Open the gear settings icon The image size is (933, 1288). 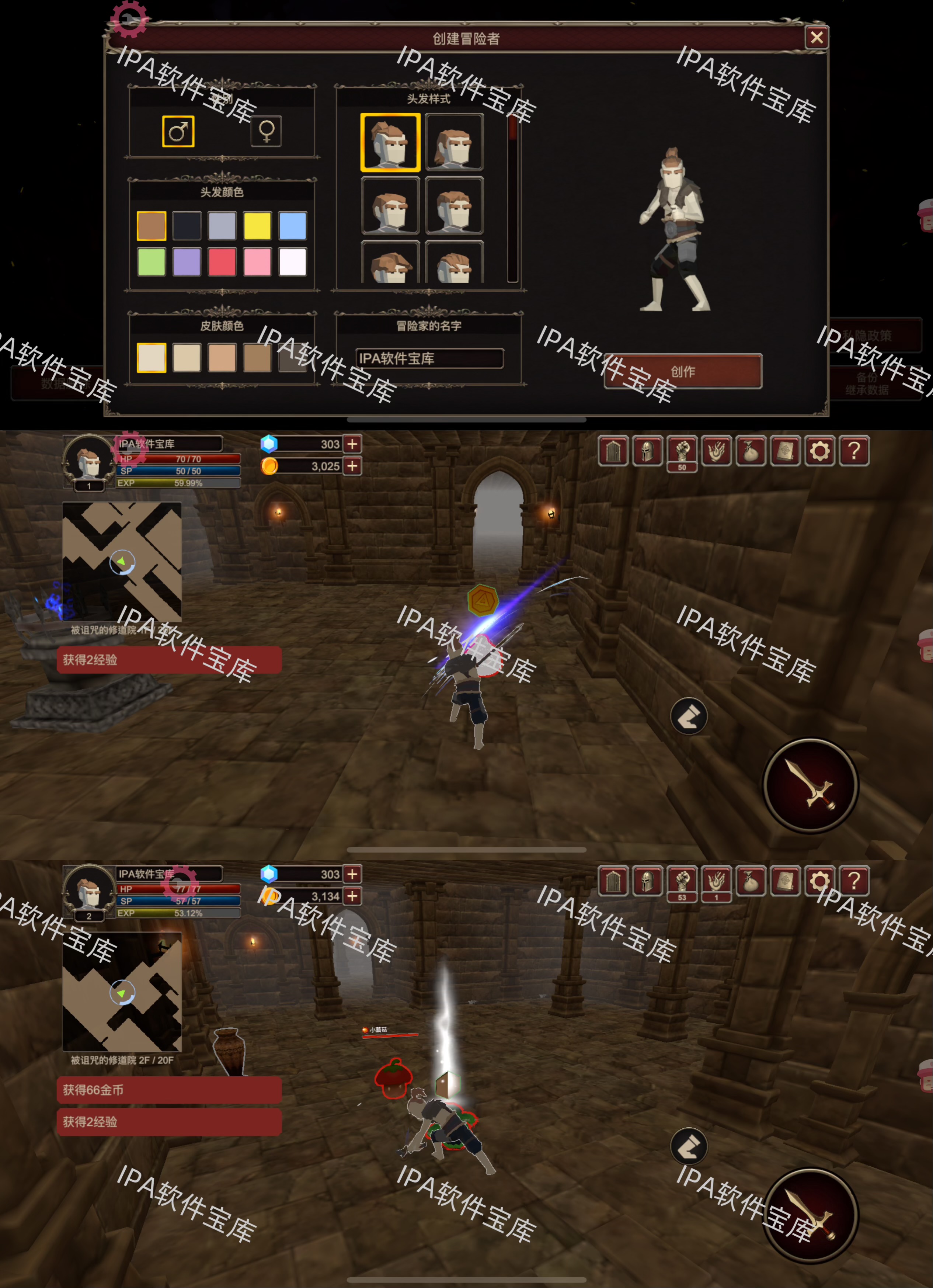(x=819, y=451)
